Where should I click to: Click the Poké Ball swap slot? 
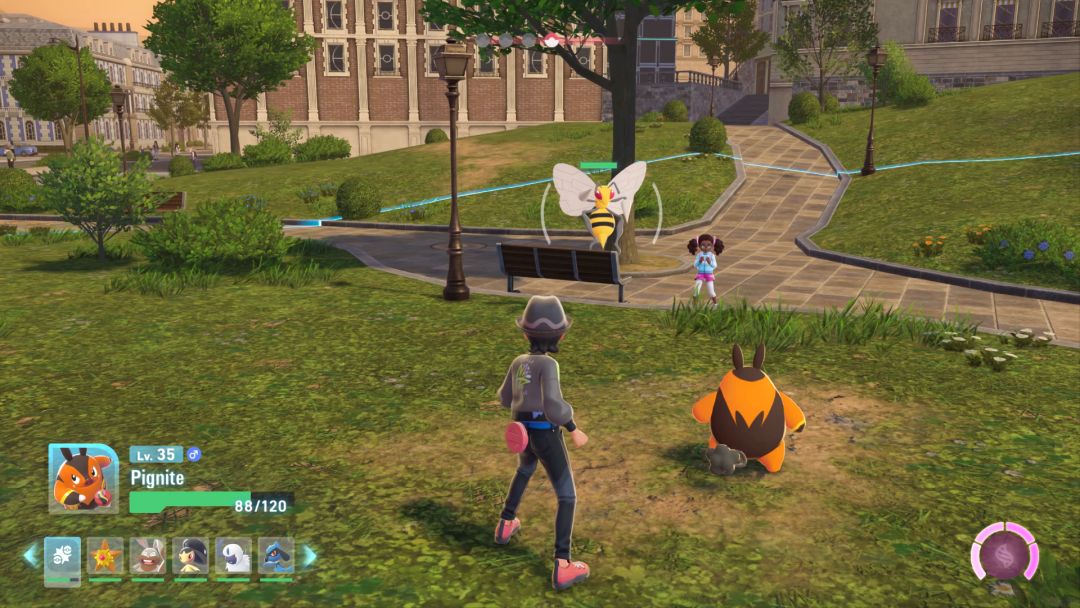pyautogui.click(x=62, y=556)
